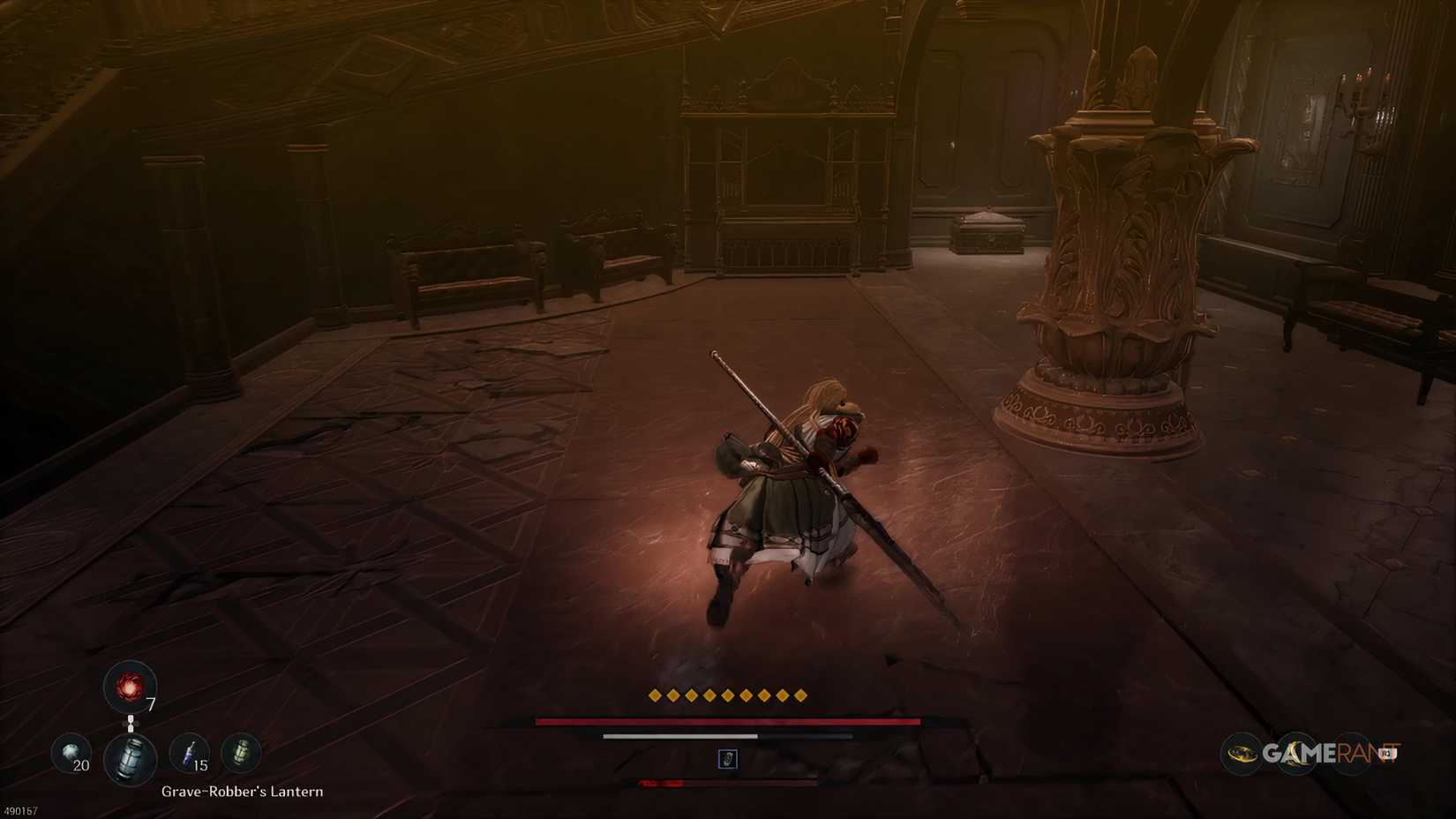The width and height of the screenshot is (1456, 819).
Task: Expand the consumable belt via the right-most item circle
Action: (239, 754)
